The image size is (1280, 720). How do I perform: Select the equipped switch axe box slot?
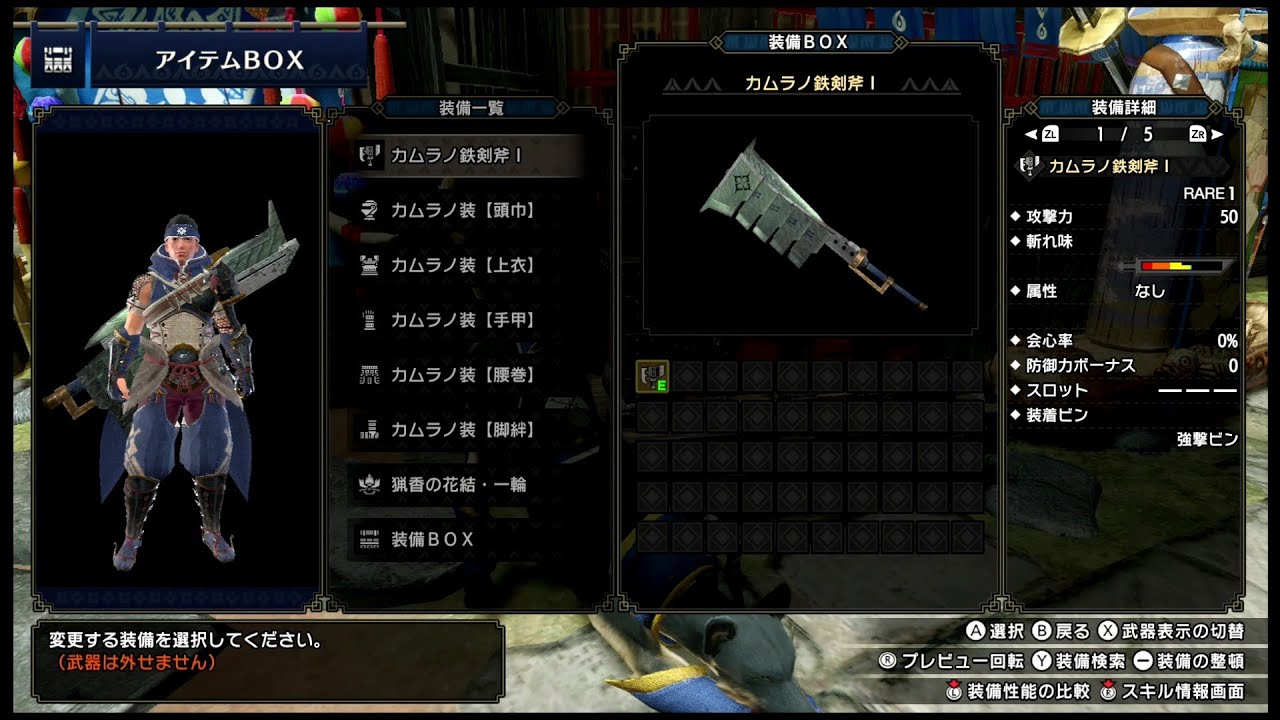point(653,376)
